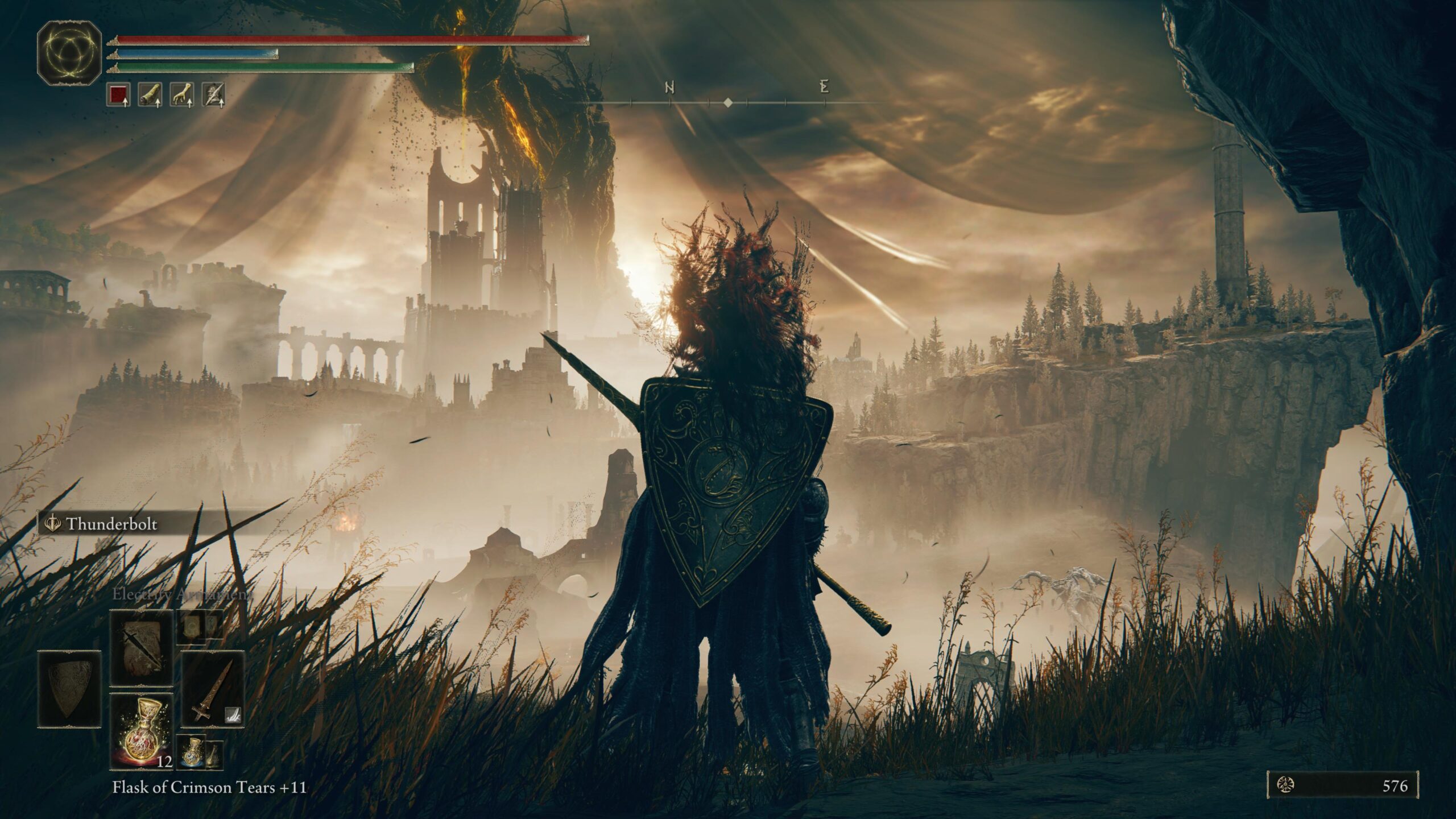Use the Flask of Crimson Tears slot
The image size is (1456, 819).
pyautogui.click(x=141, y=731)
